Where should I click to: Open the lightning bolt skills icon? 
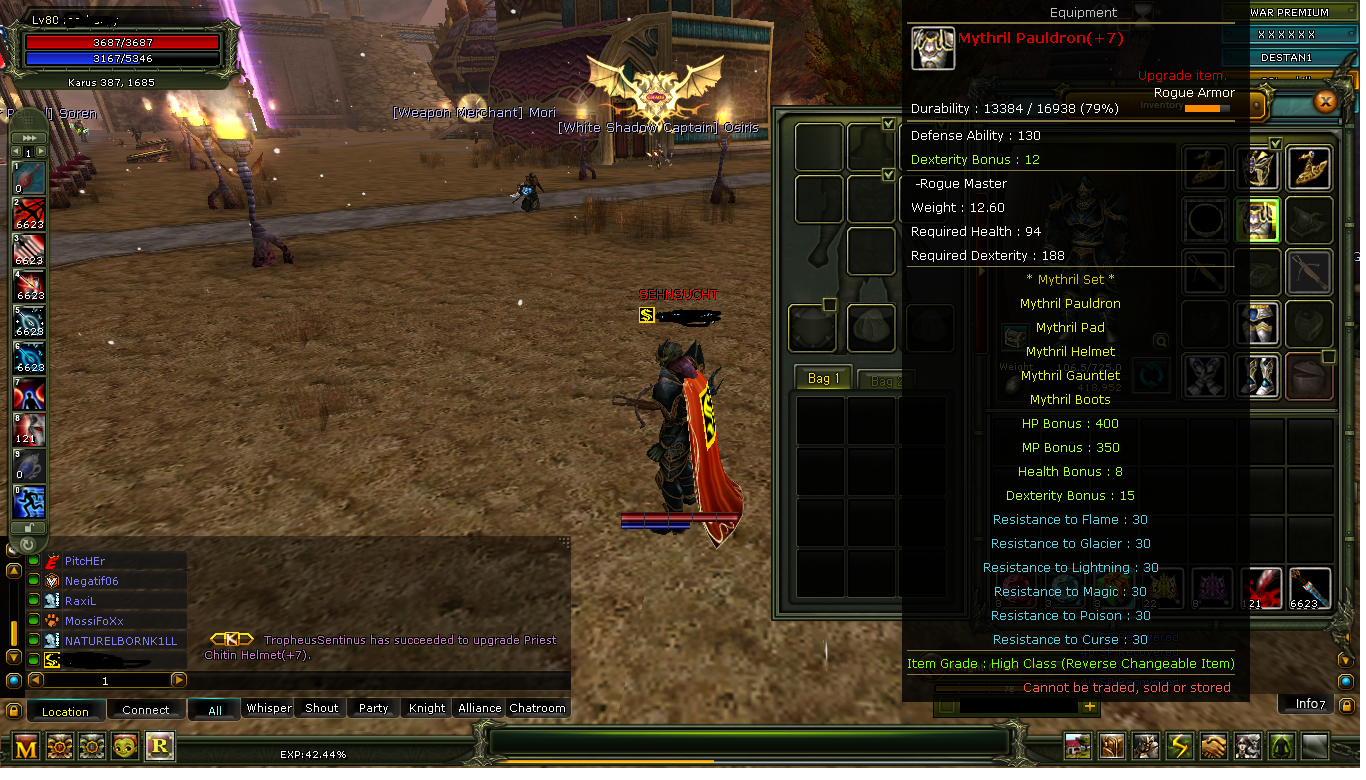[1178, 746]
